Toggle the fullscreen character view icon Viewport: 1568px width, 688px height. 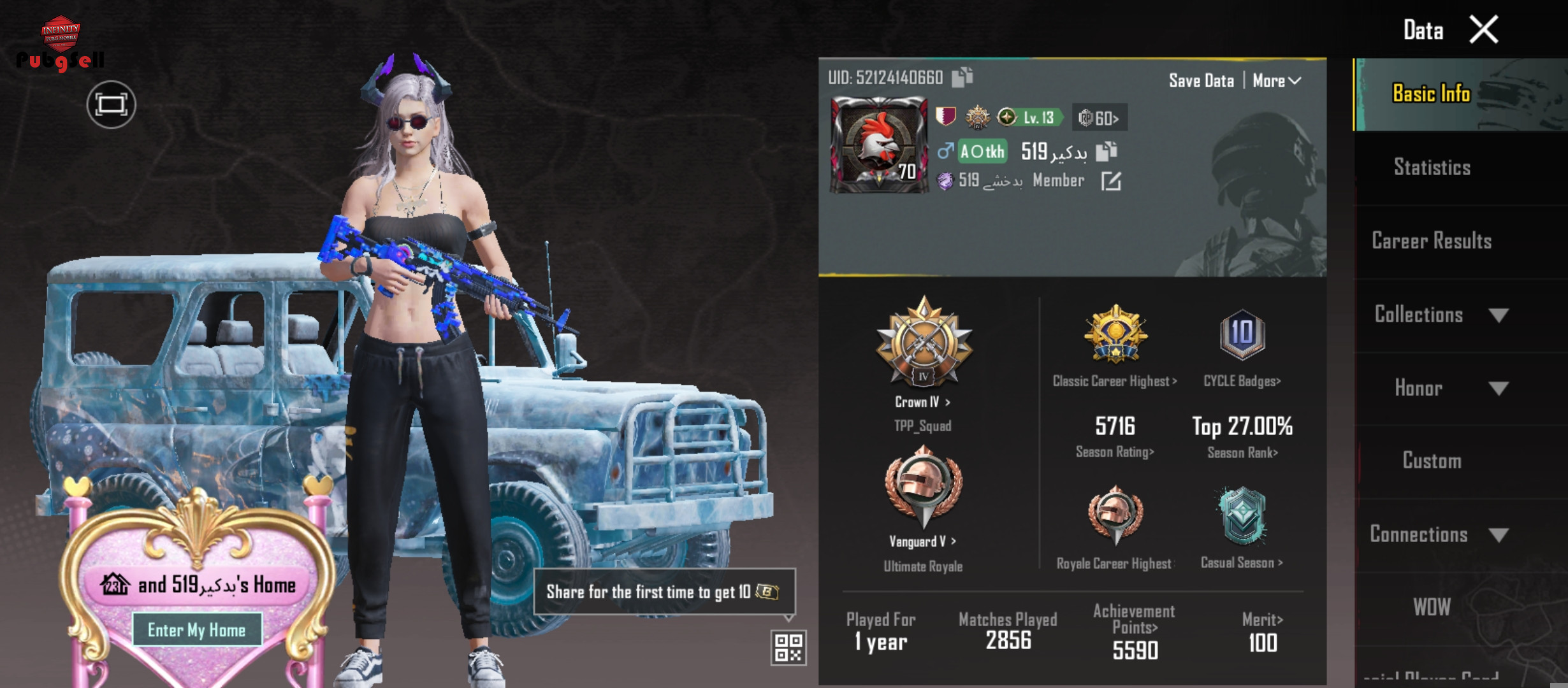tap(111, 104)
